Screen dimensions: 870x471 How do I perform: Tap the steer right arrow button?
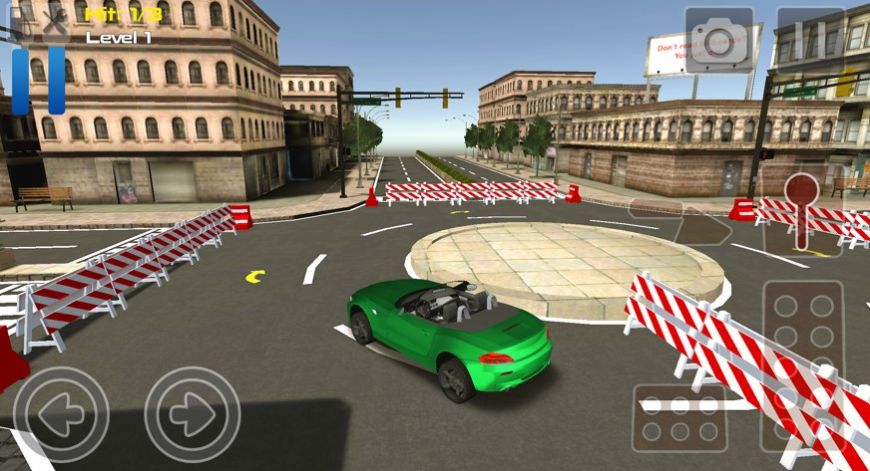tap(192, 413)
